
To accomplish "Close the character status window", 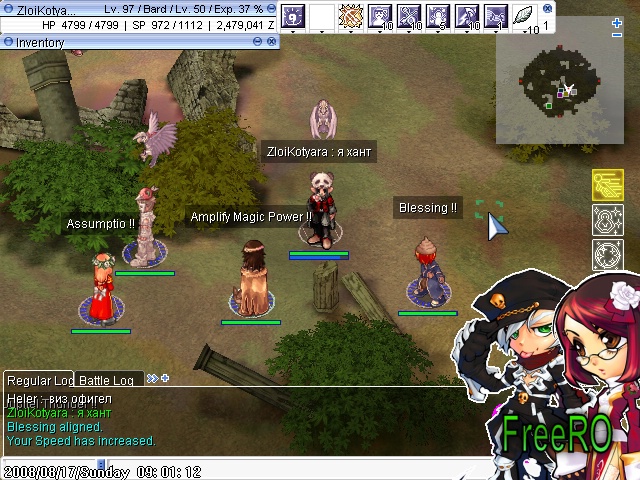I will pyautogui.click(x=273, y=9).
